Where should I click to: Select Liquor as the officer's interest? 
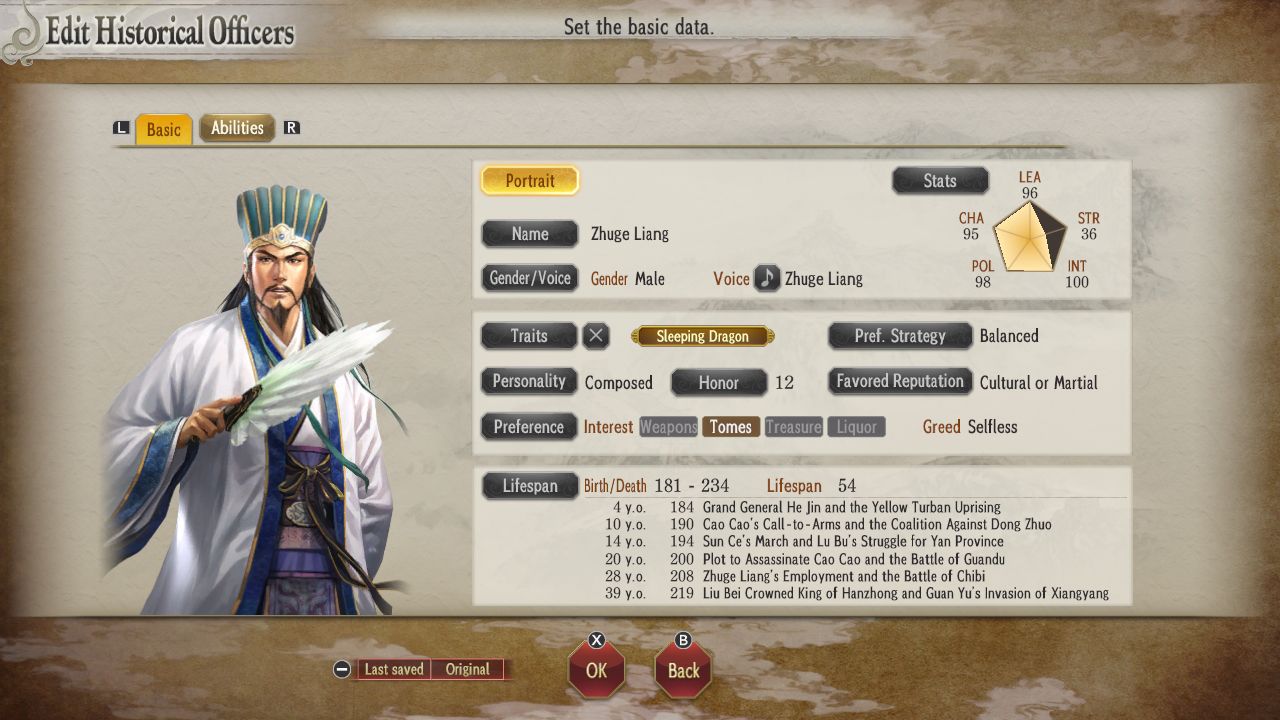click(x=856, y=427)
